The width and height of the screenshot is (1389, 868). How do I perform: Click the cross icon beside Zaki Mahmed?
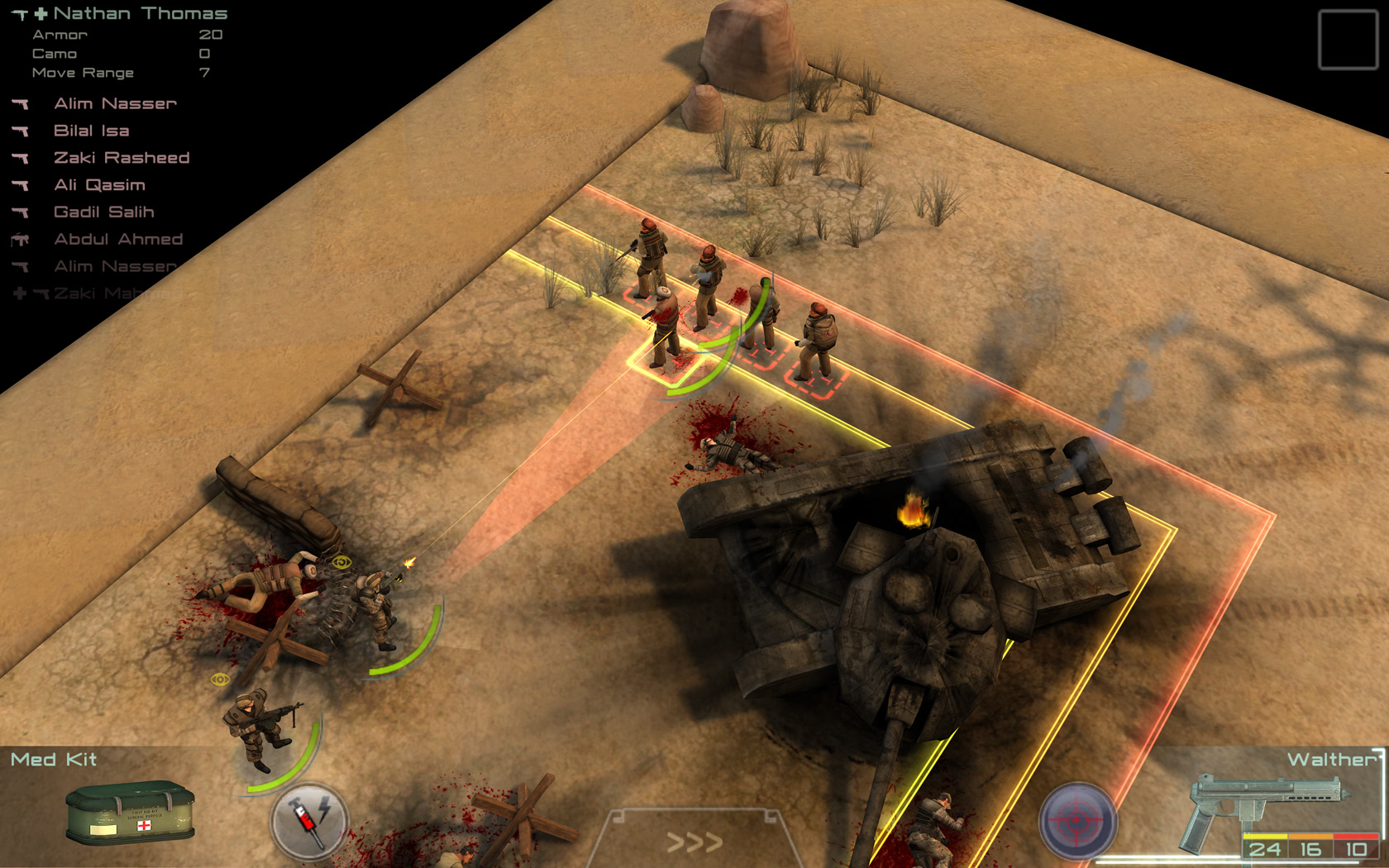pyautogui.click(x=18, y=293)
